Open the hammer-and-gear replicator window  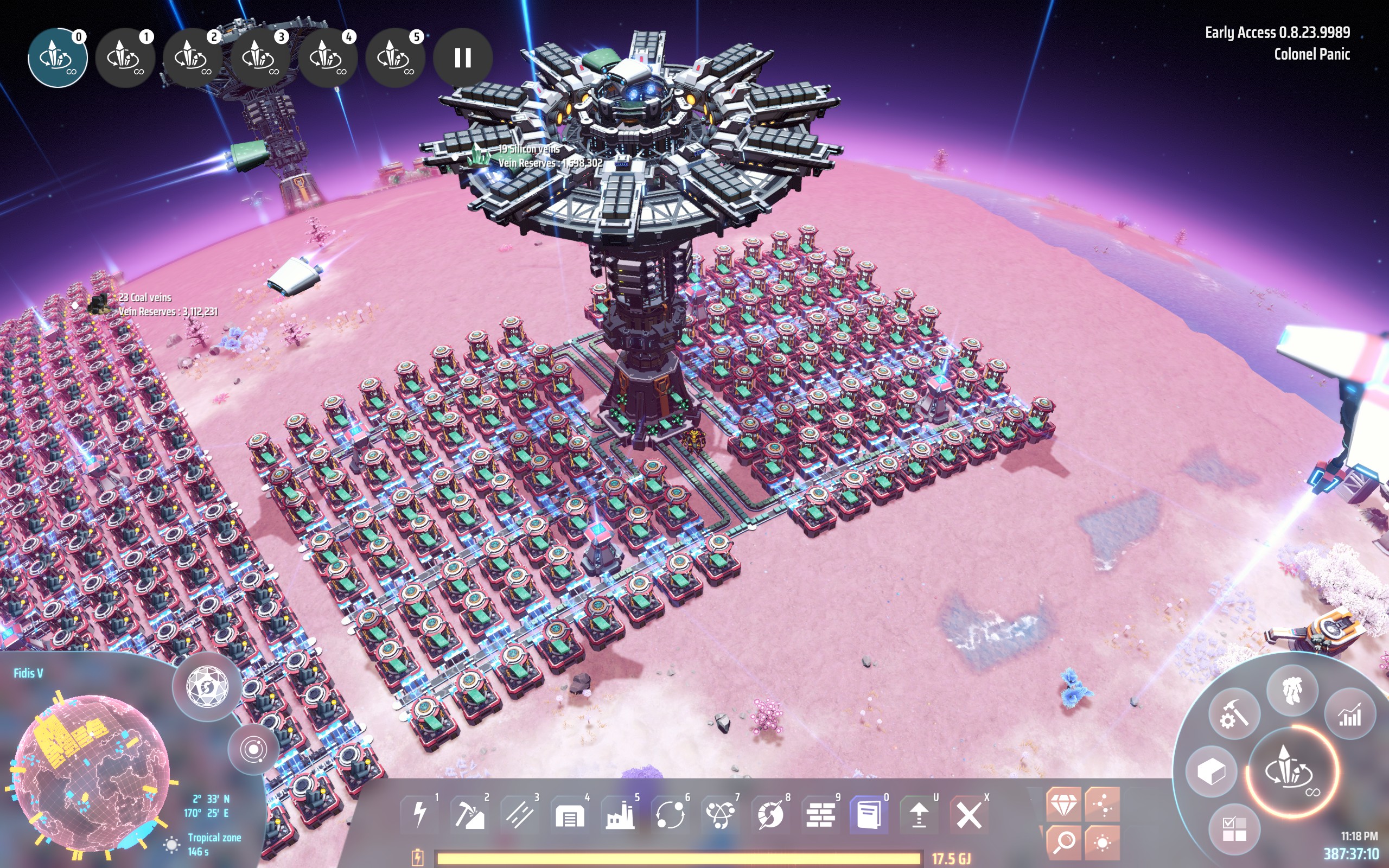pyautogui.click(x=1233, y=716)
